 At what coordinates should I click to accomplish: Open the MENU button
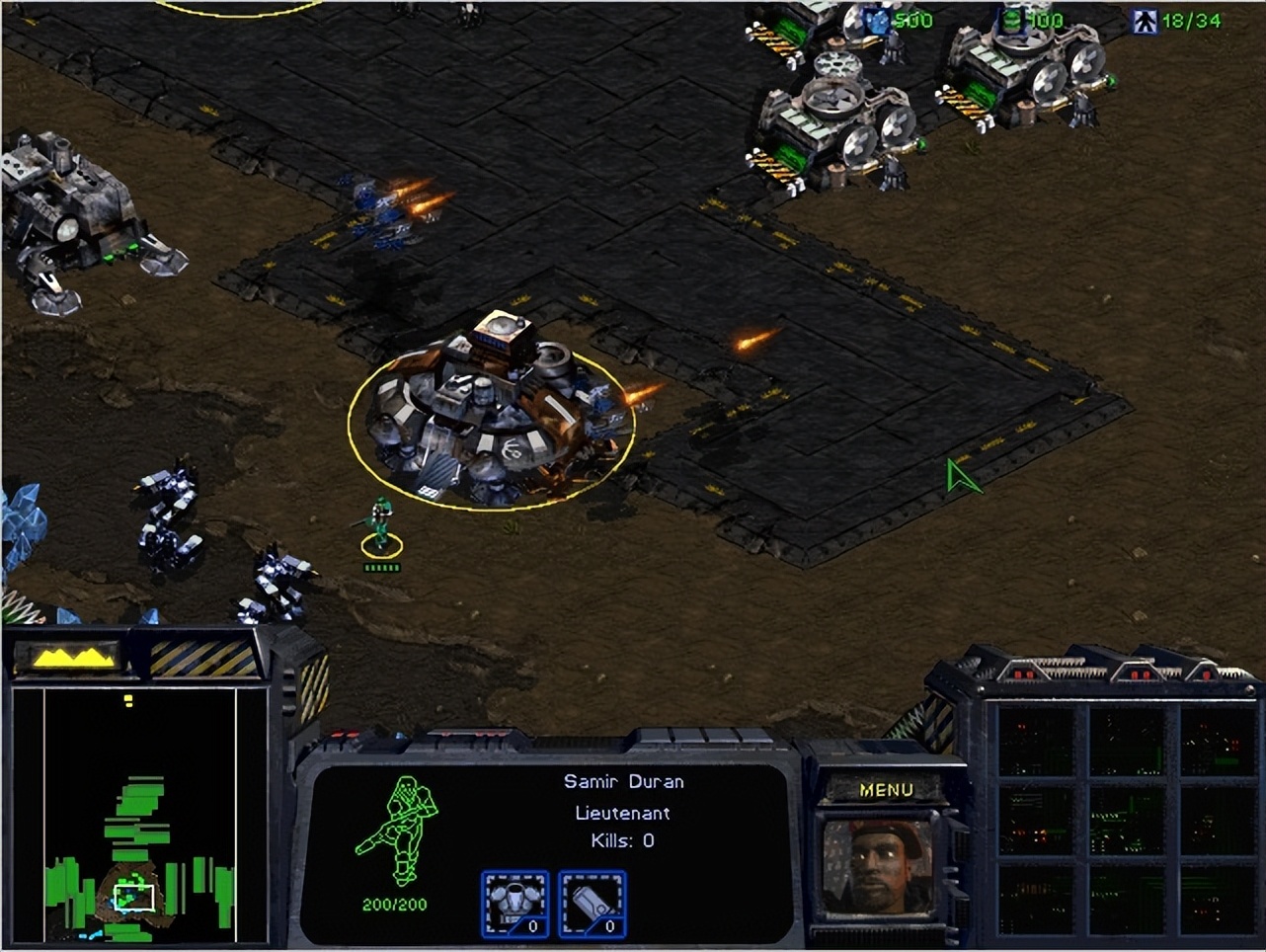pos(888,789)
